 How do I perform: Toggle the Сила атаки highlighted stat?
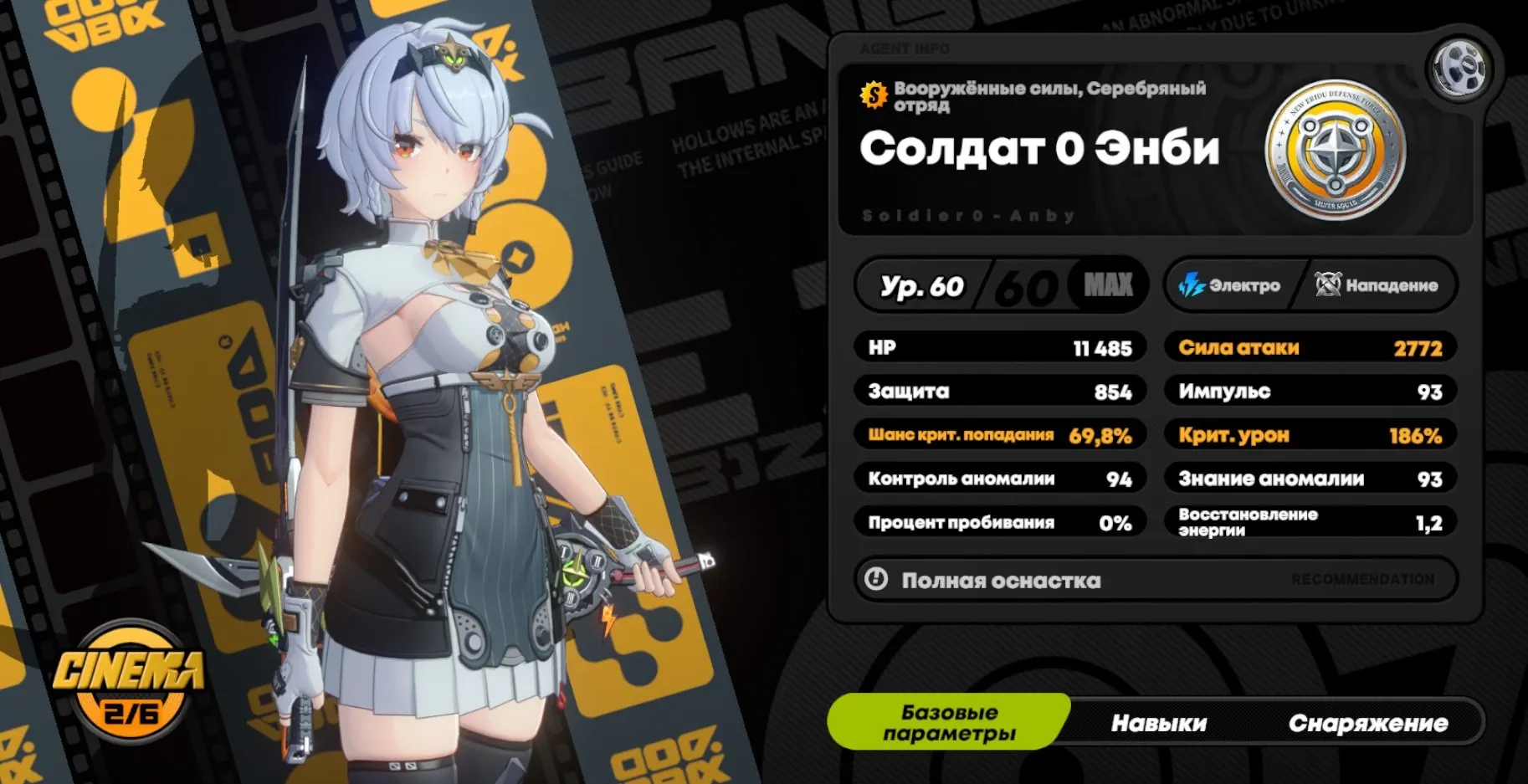click(1311, 347)
